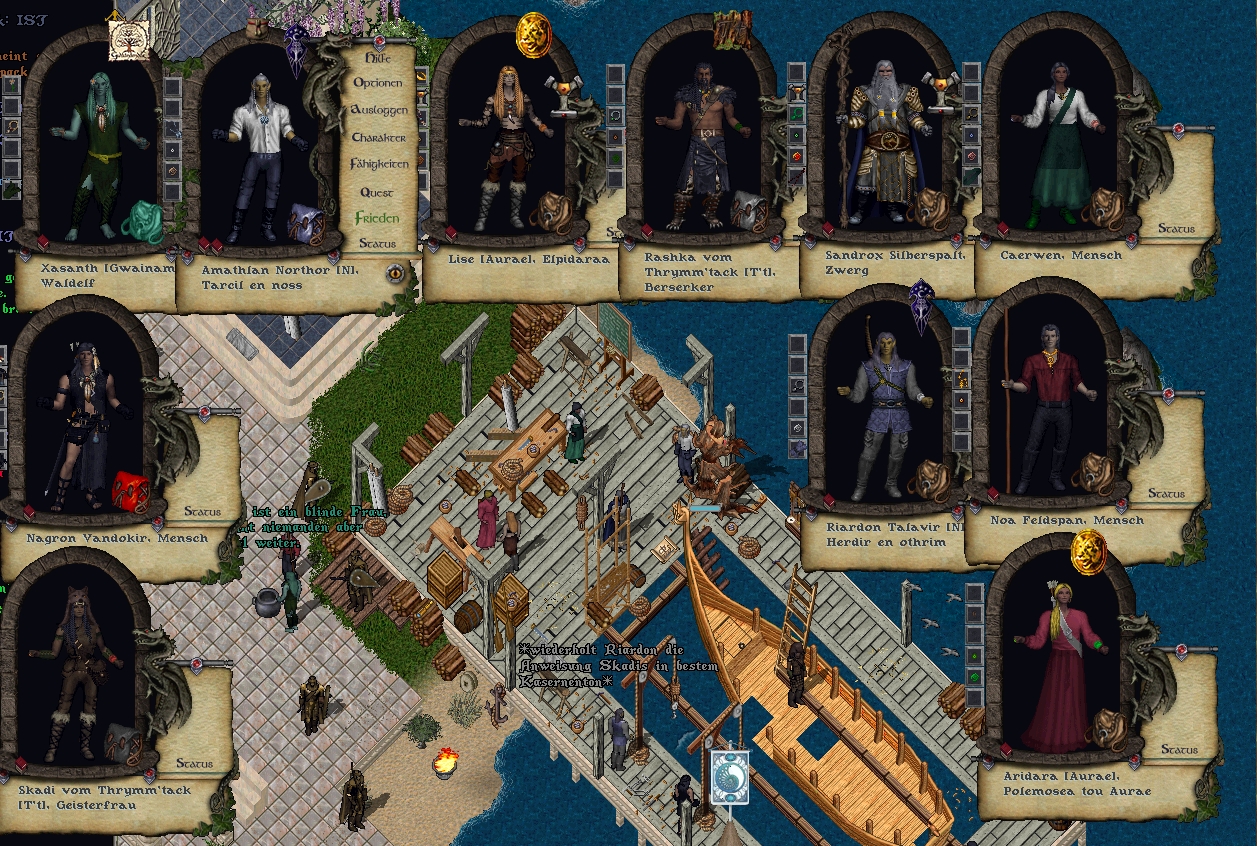Click the gold medallion above Lise's paperdoll

[x=533, y=36]
